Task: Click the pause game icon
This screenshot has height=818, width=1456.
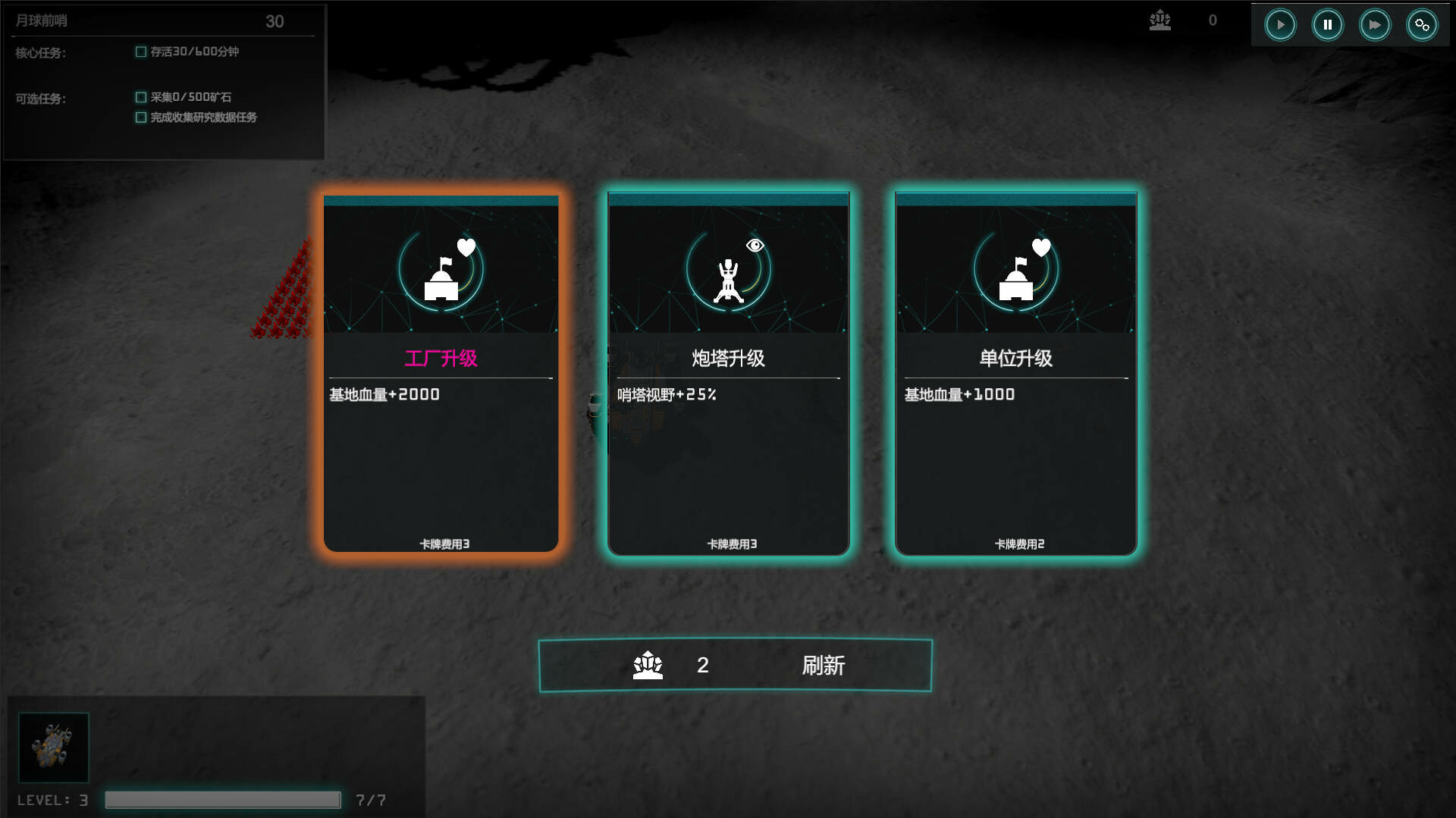Action: coord(1327,24)
